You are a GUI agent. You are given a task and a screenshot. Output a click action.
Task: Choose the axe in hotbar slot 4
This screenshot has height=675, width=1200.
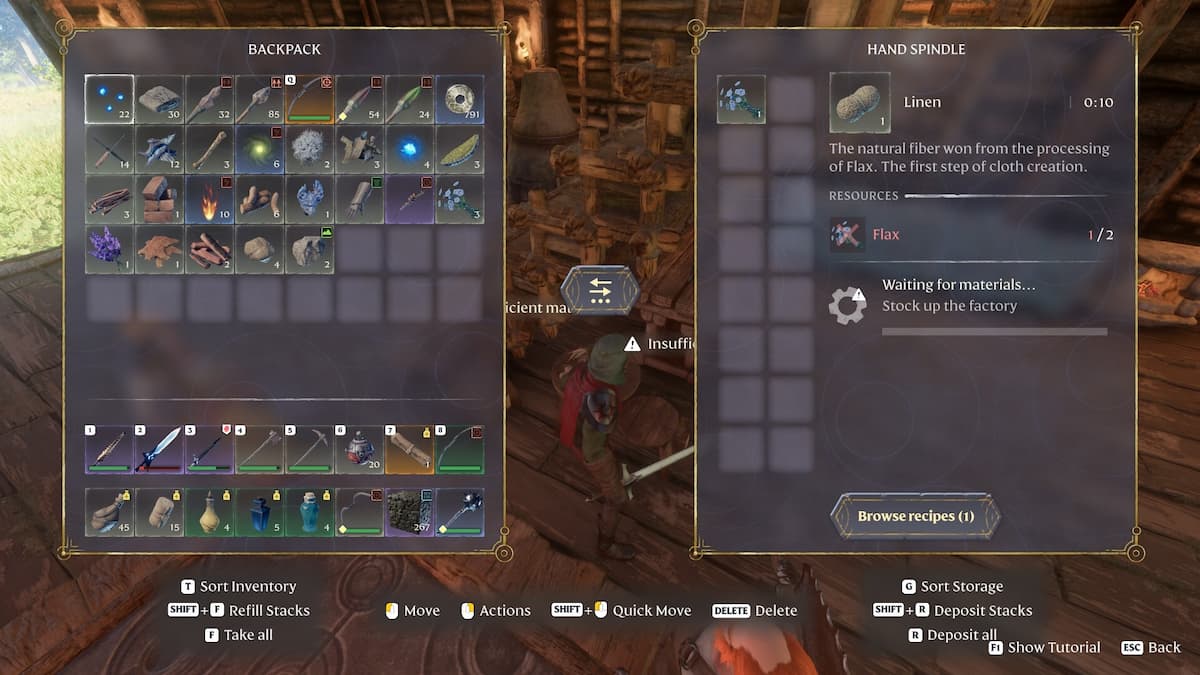260,449
